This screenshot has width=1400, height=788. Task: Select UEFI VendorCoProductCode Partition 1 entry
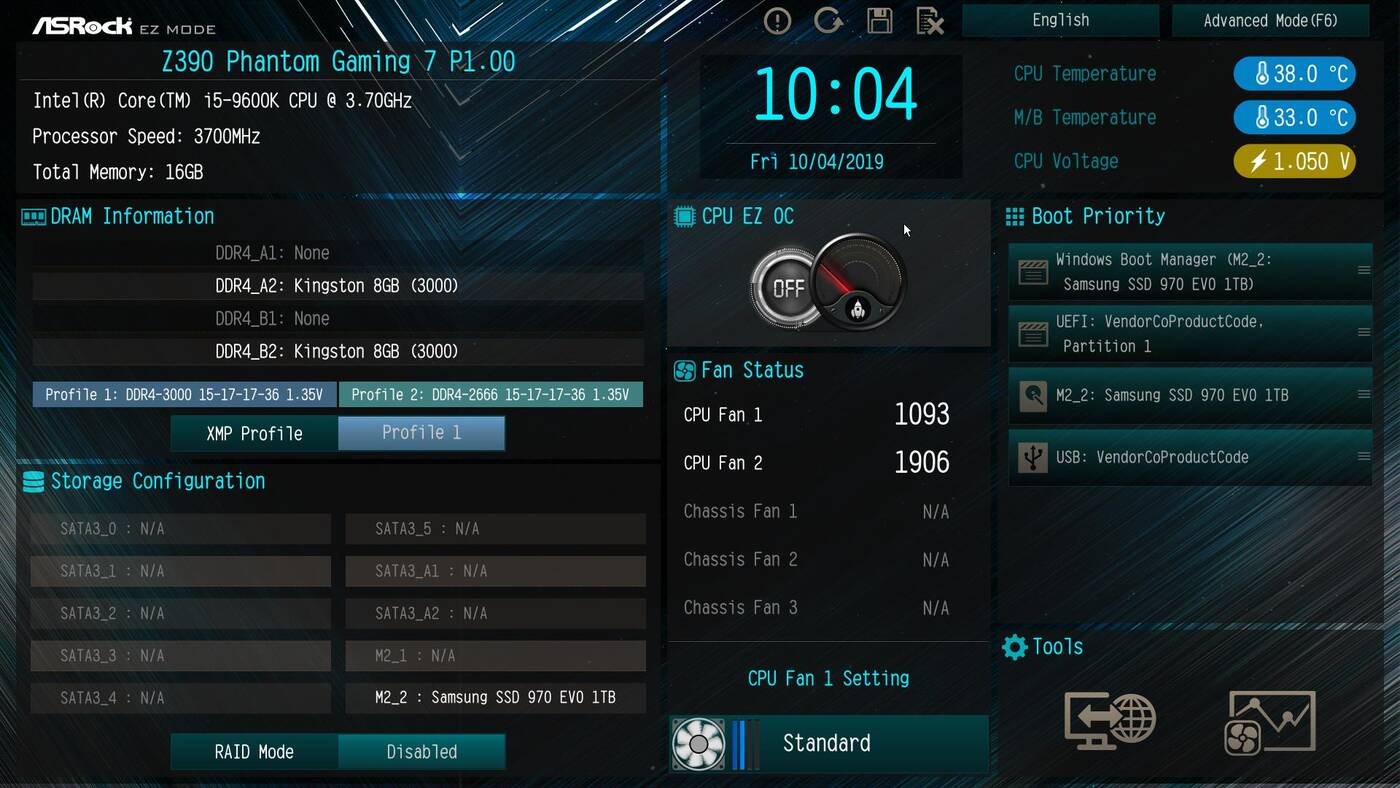pyautogui.click(x=1190, y=334)
